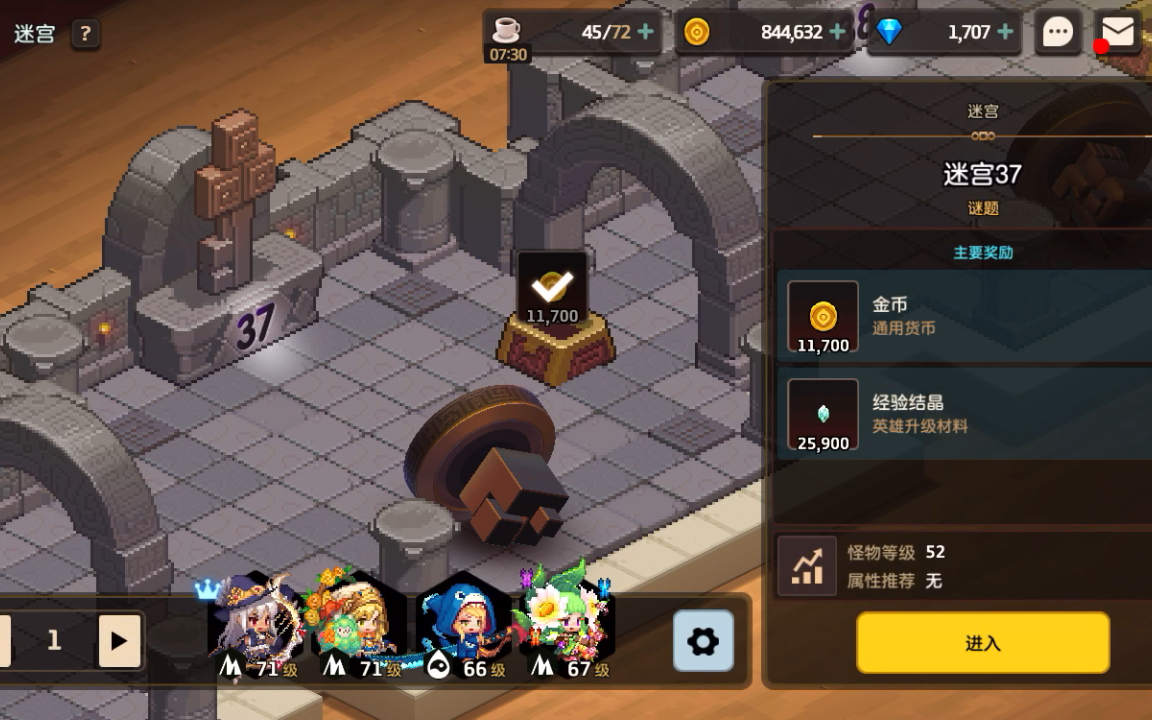1152x720 pixels.
Task: View the gold coin reward 11,700
Action: click(x=823, y=317)
